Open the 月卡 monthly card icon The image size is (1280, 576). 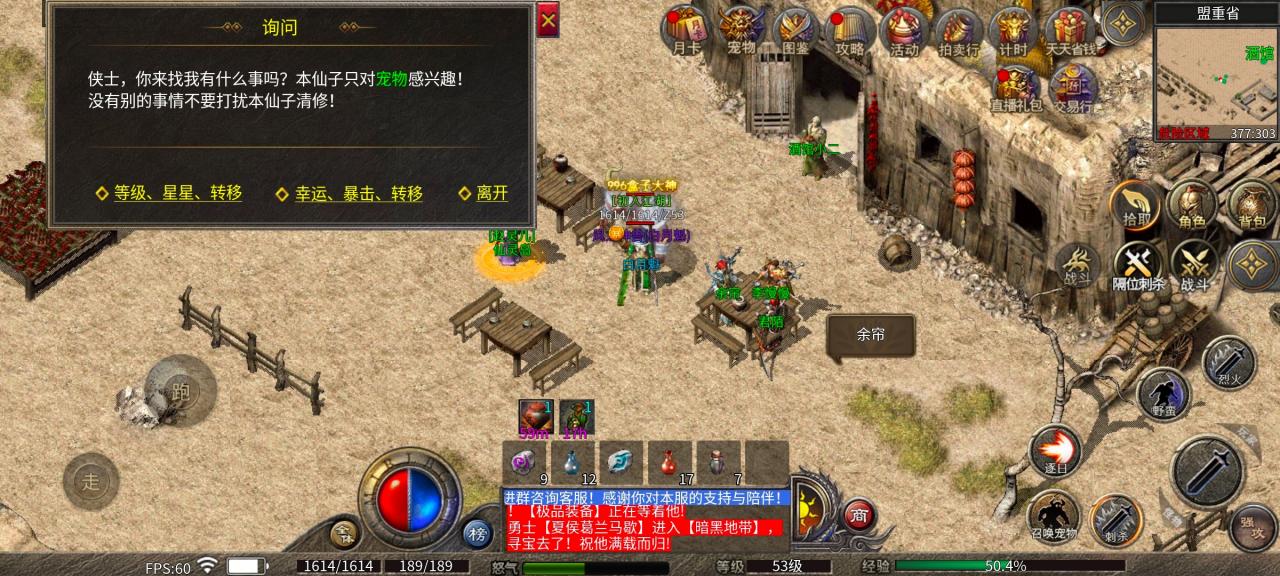[685, 30]
